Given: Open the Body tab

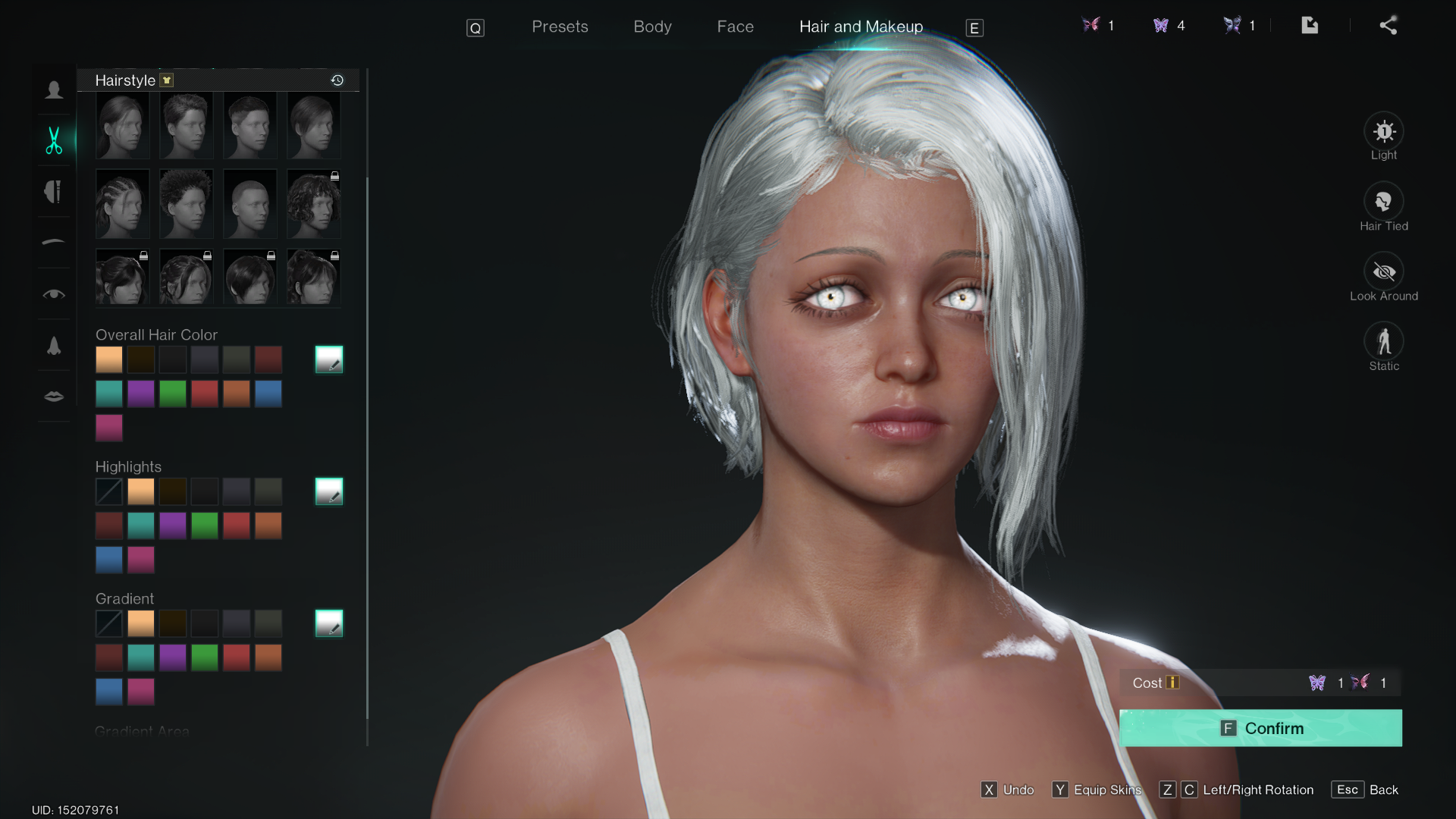Looking at the screenshot, I should click(x=652, y=27).
